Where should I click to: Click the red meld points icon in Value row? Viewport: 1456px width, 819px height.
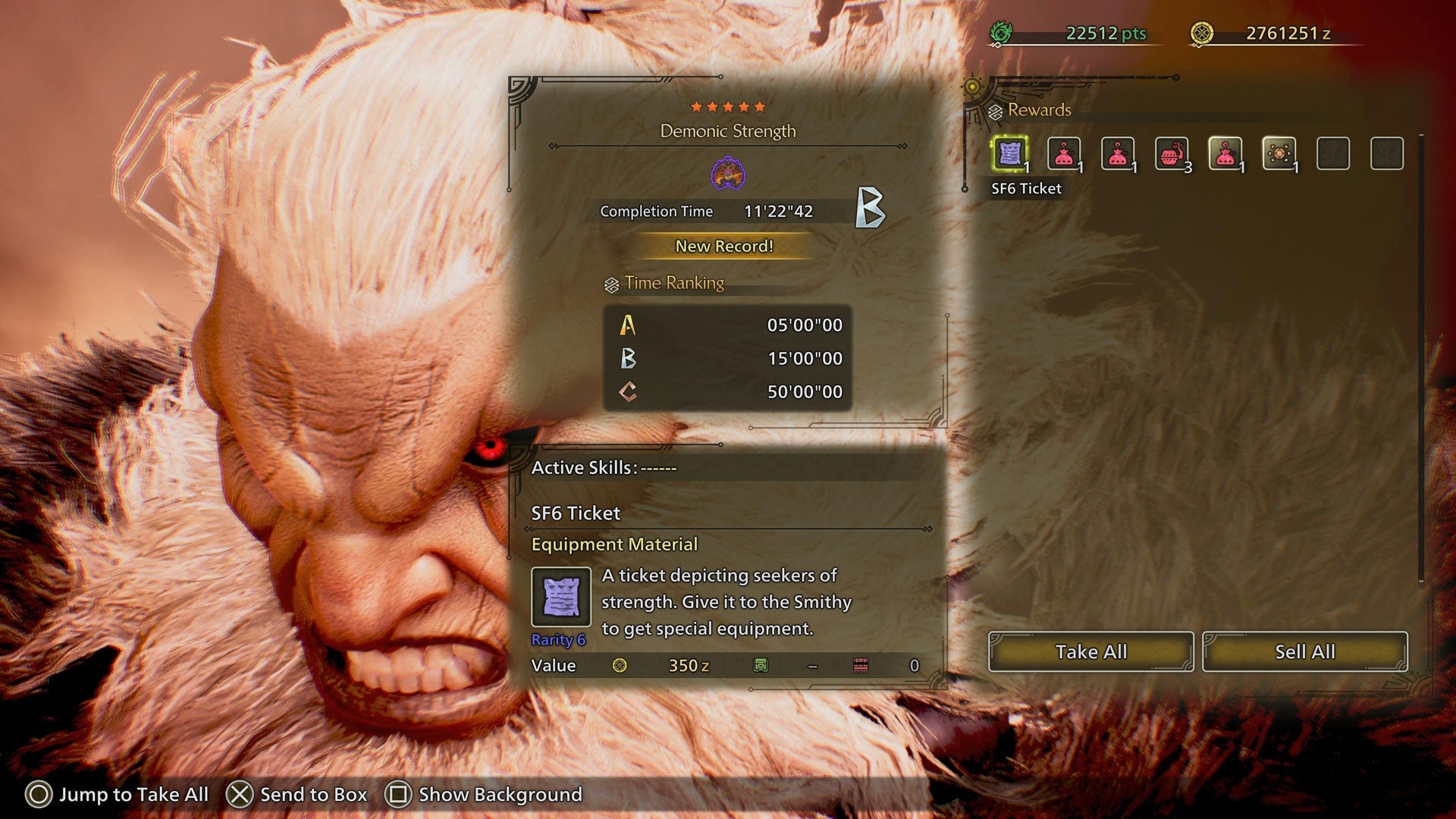click(861, 665)
